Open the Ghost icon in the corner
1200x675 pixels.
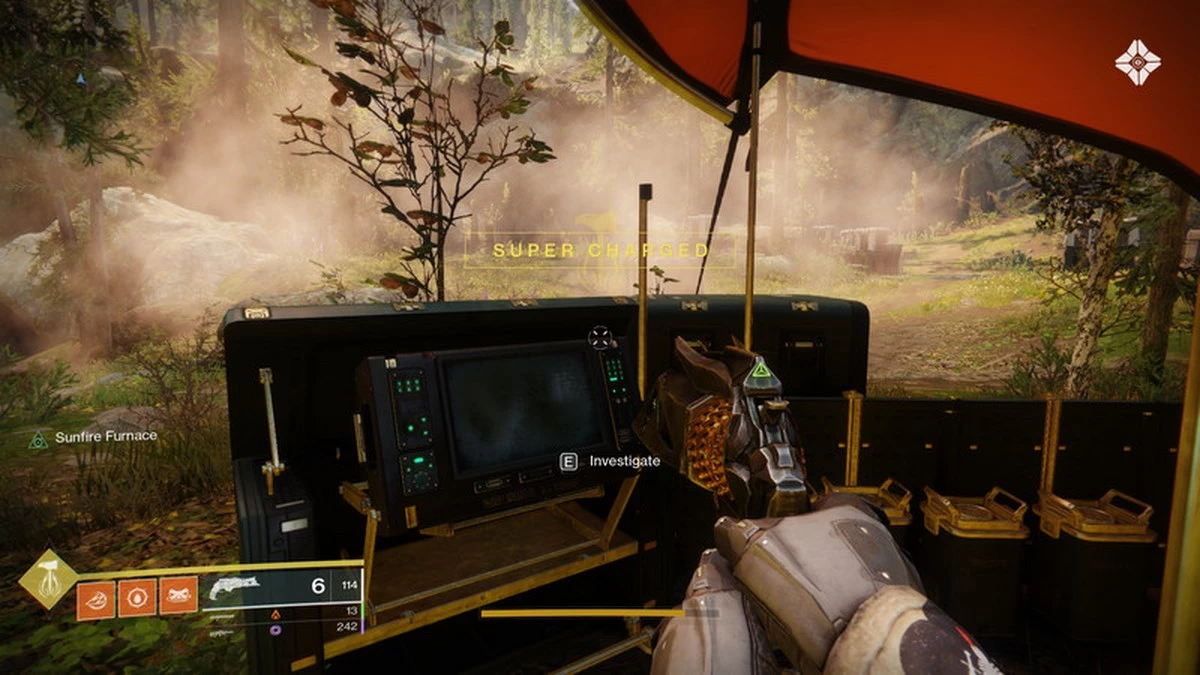[x=1137, y=61]
